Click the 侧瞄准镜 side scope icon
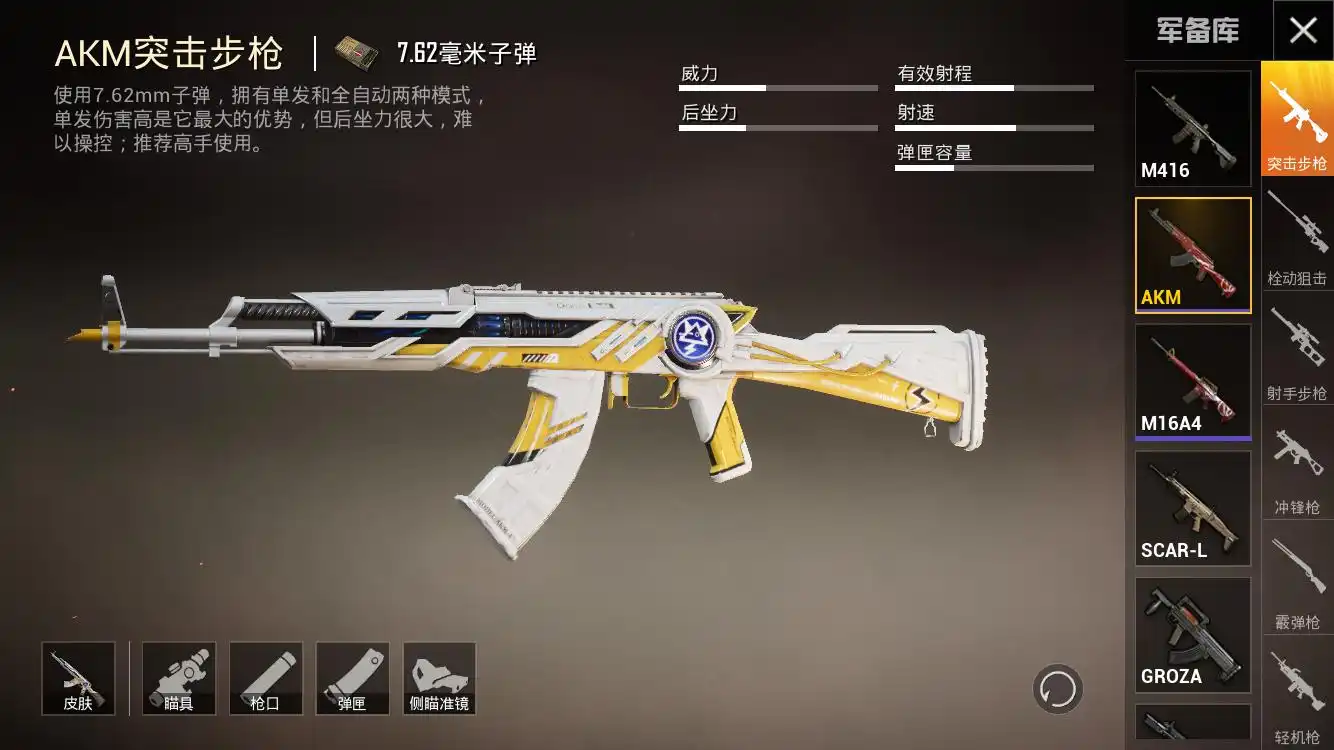The height and width of the screenshot is (750, 1334). (x=439, y=678)
